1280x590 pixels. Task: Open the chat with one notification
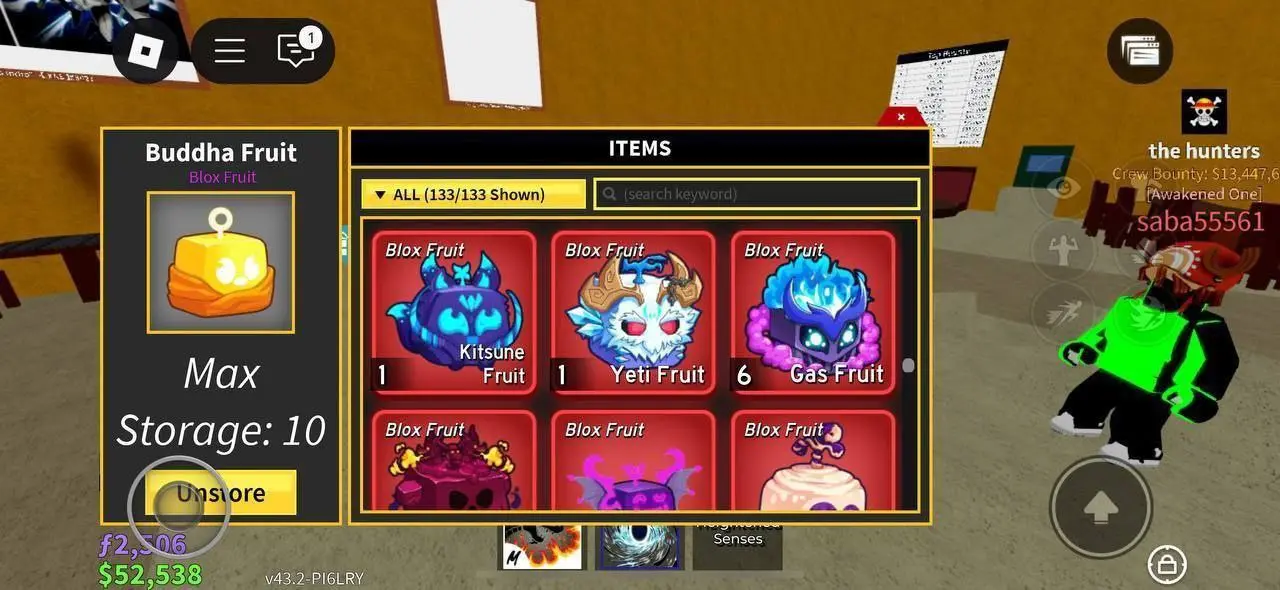pyautogui.click(x=296, y=50)
